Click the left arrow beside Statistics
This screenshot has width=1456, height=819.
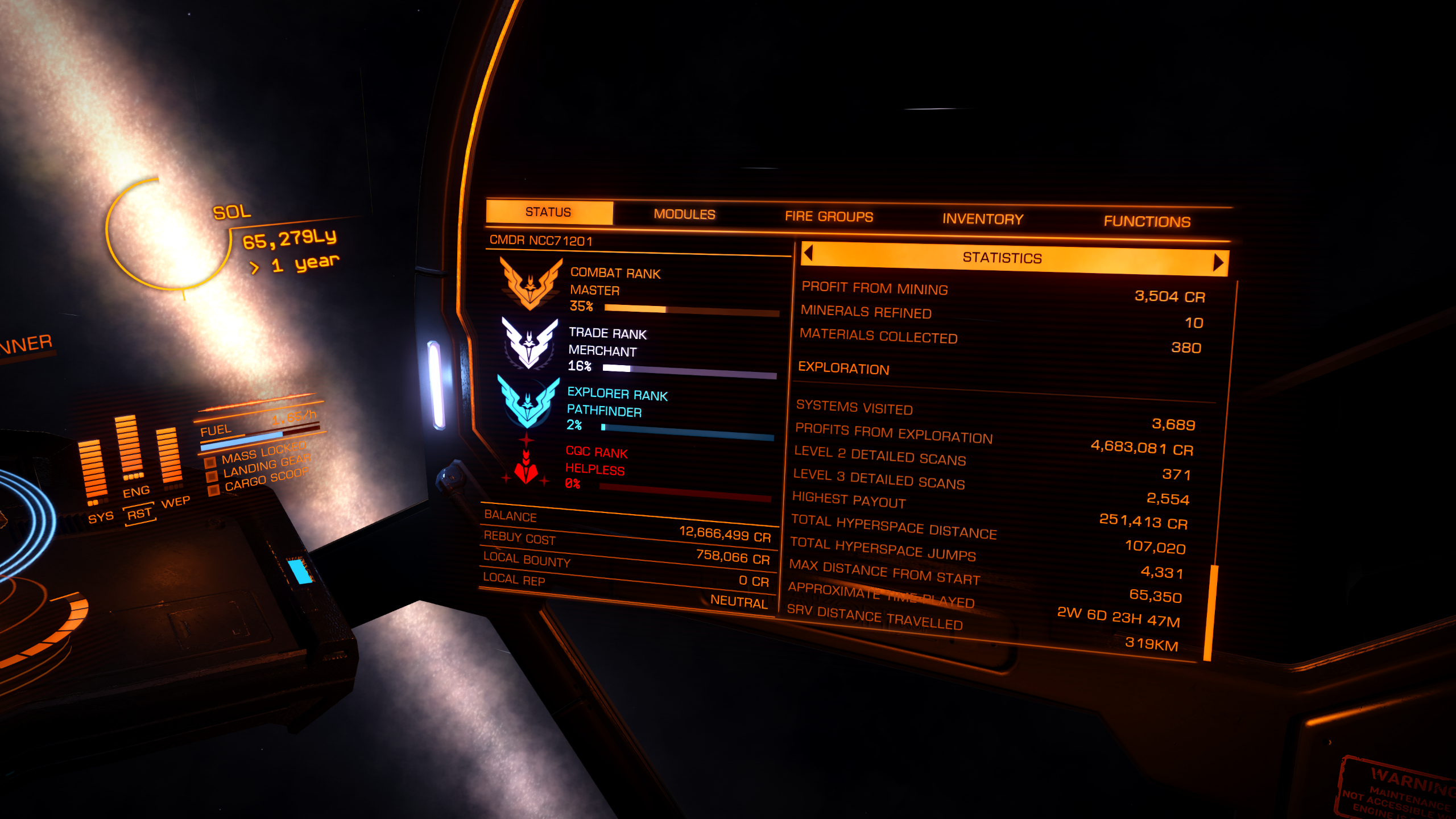tap(809, 253)
